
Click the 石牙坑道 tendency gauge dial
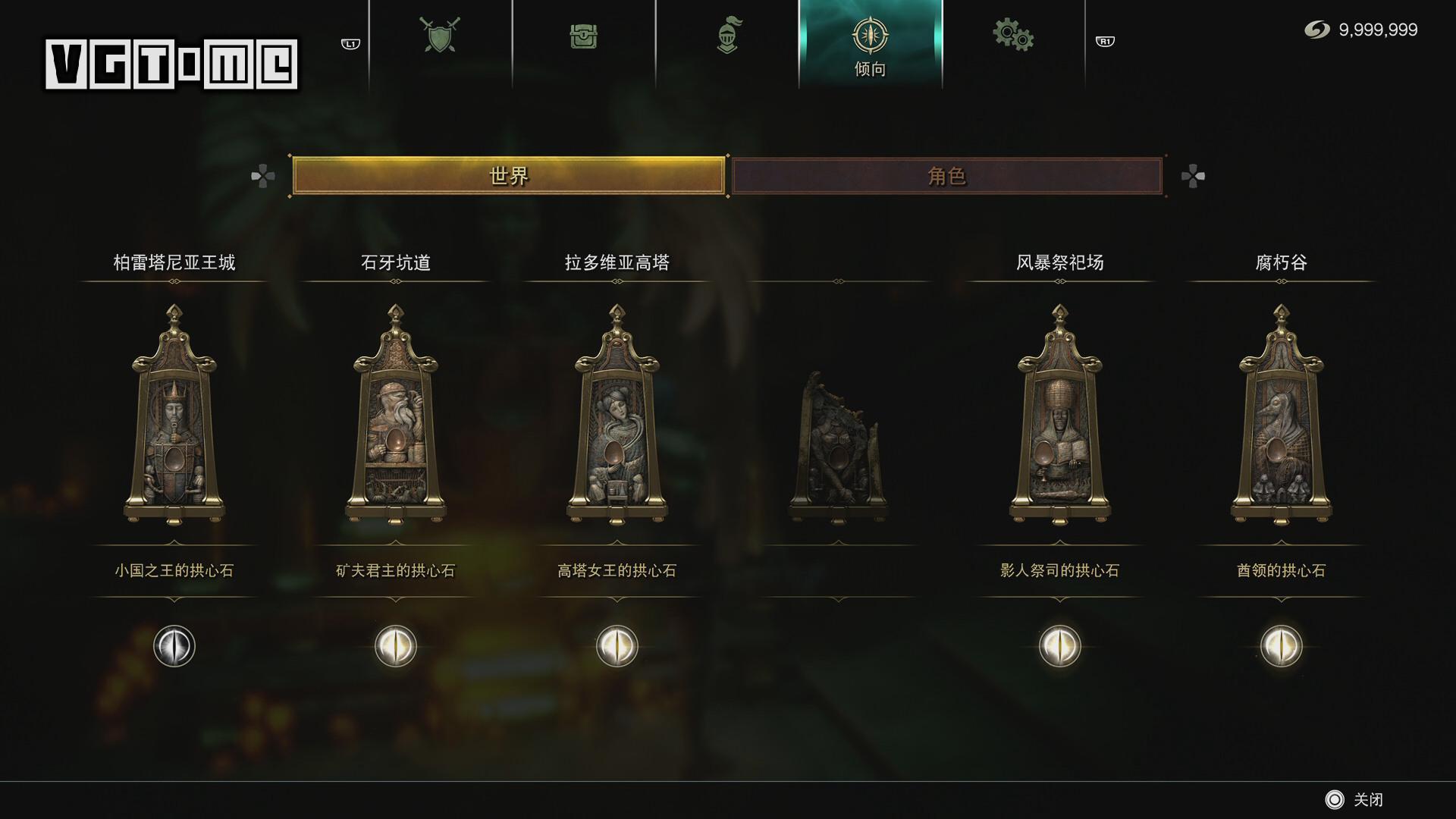click(x=394, y=647)
